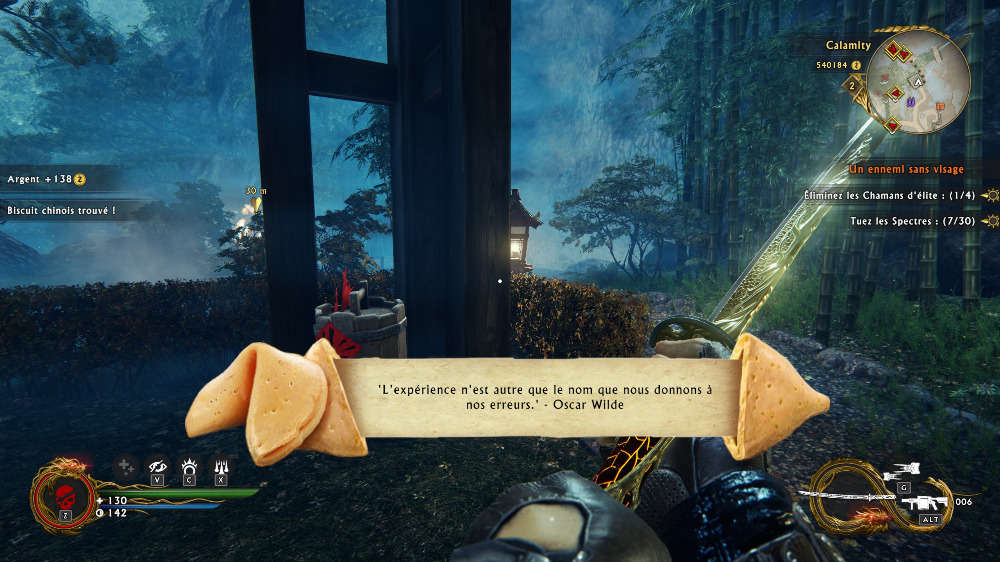The height and width of the screenshot is (562, 1000).
Task: Click the level 2 badge beside the minimap
Action: click(852, 87)
